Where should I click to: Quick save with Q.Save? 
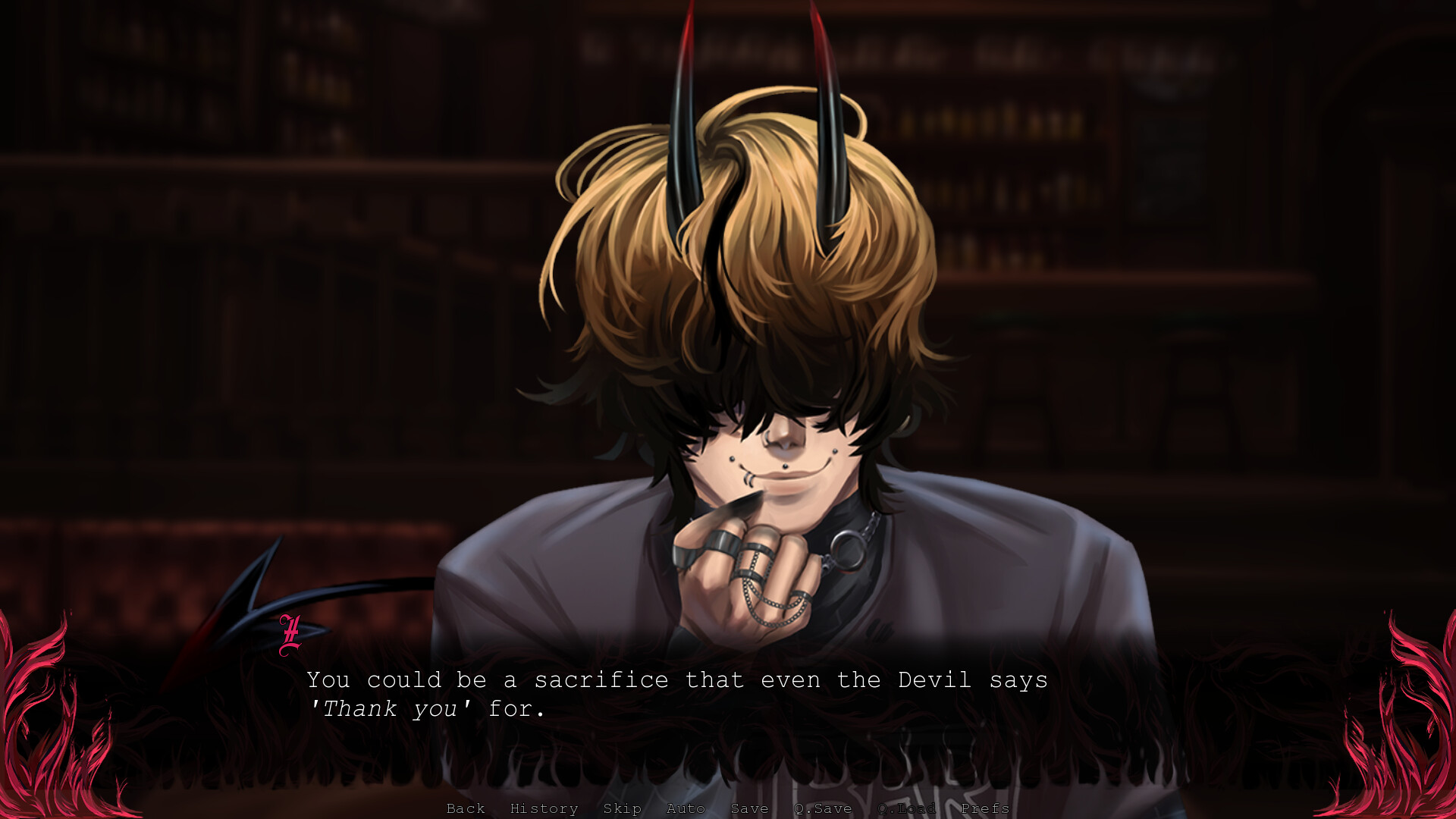[x=823, y=808]
